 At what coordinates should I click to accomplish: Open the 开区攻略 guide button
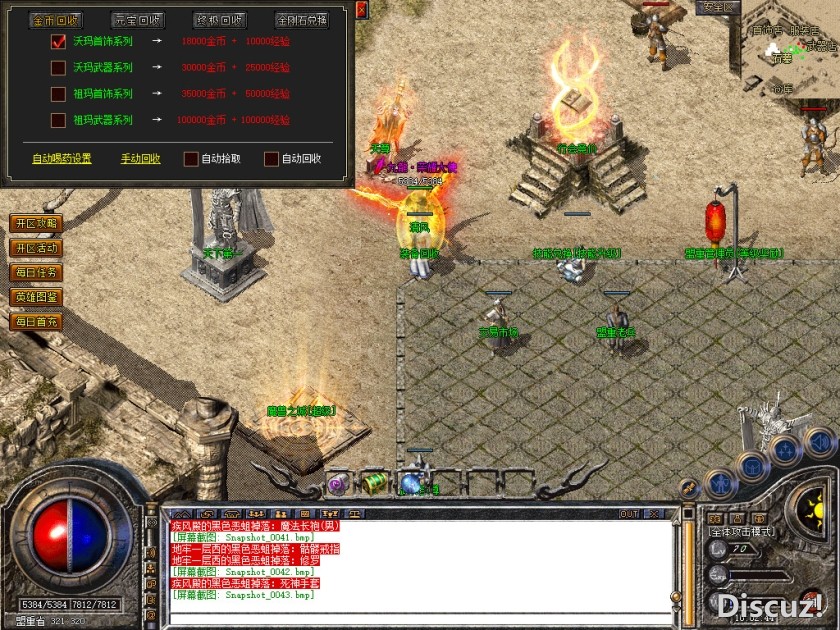[x=35, y=223]
